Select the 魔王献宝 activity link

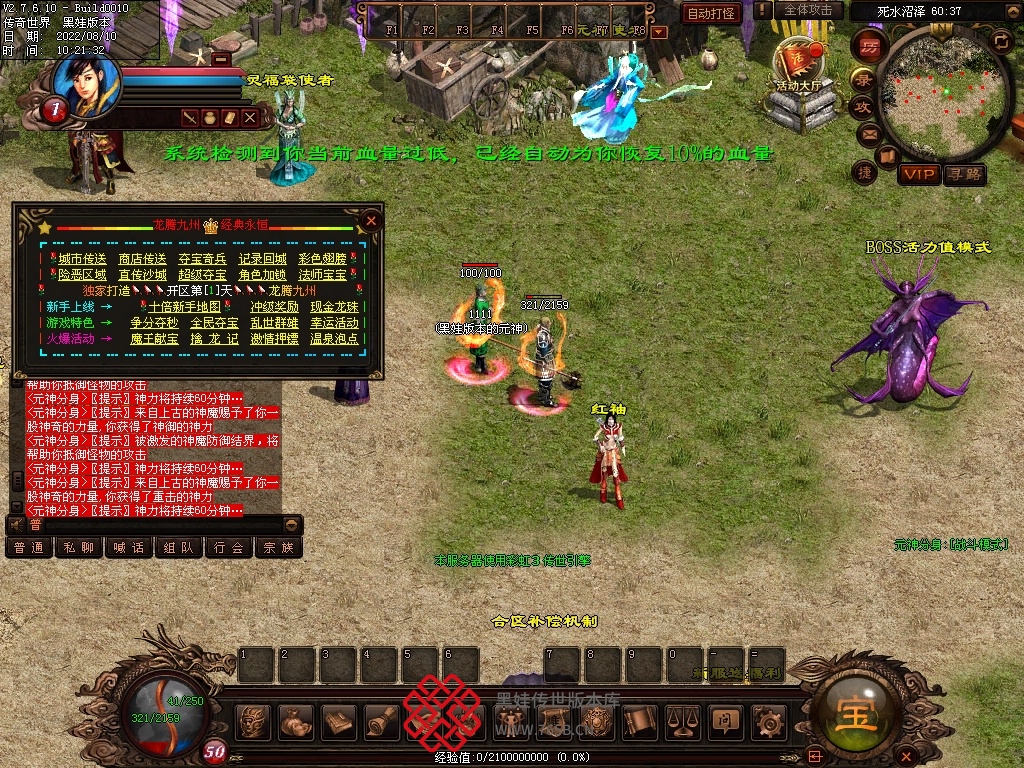point(154,339)
